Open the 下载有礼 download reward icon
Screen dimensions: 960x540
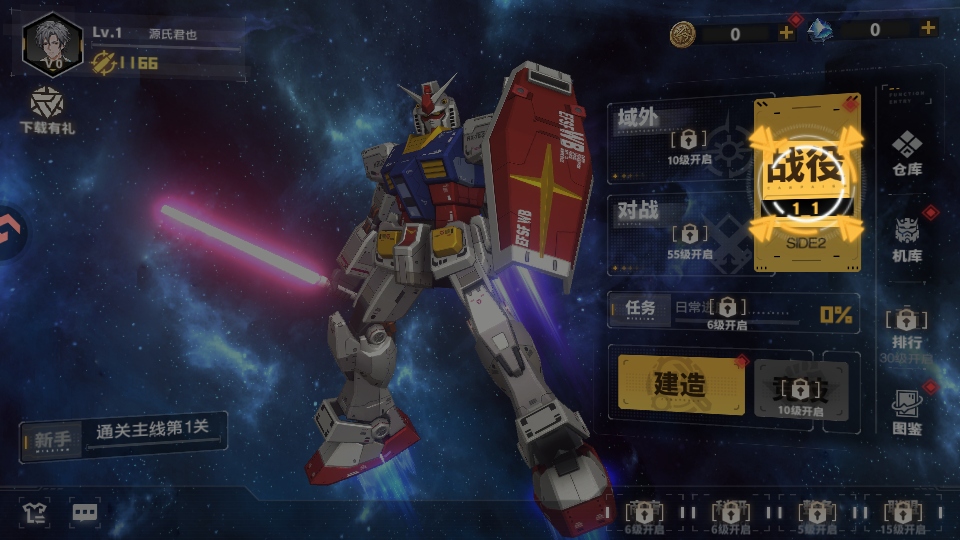click(46, 110)
